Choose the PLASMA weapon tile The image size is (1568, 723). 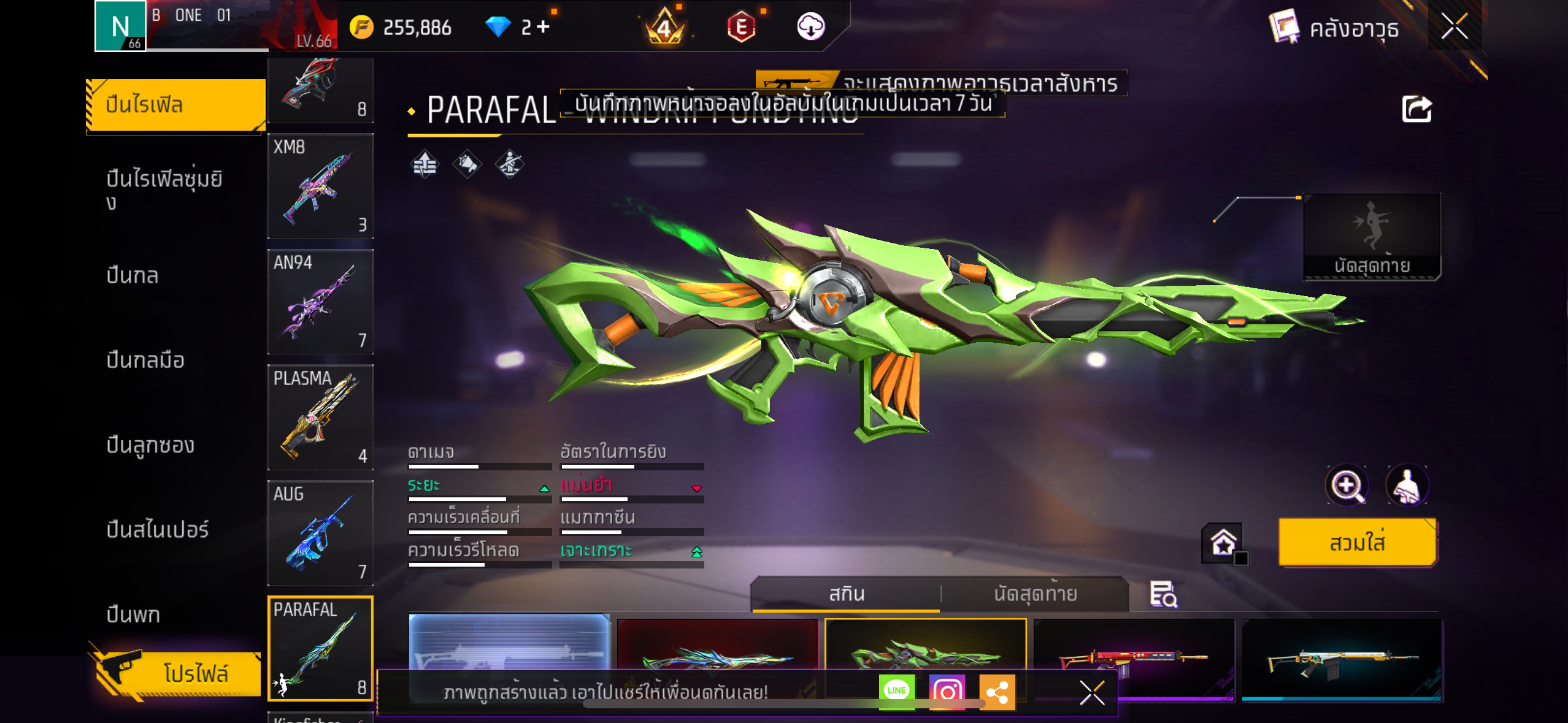[x=320, y=417]
